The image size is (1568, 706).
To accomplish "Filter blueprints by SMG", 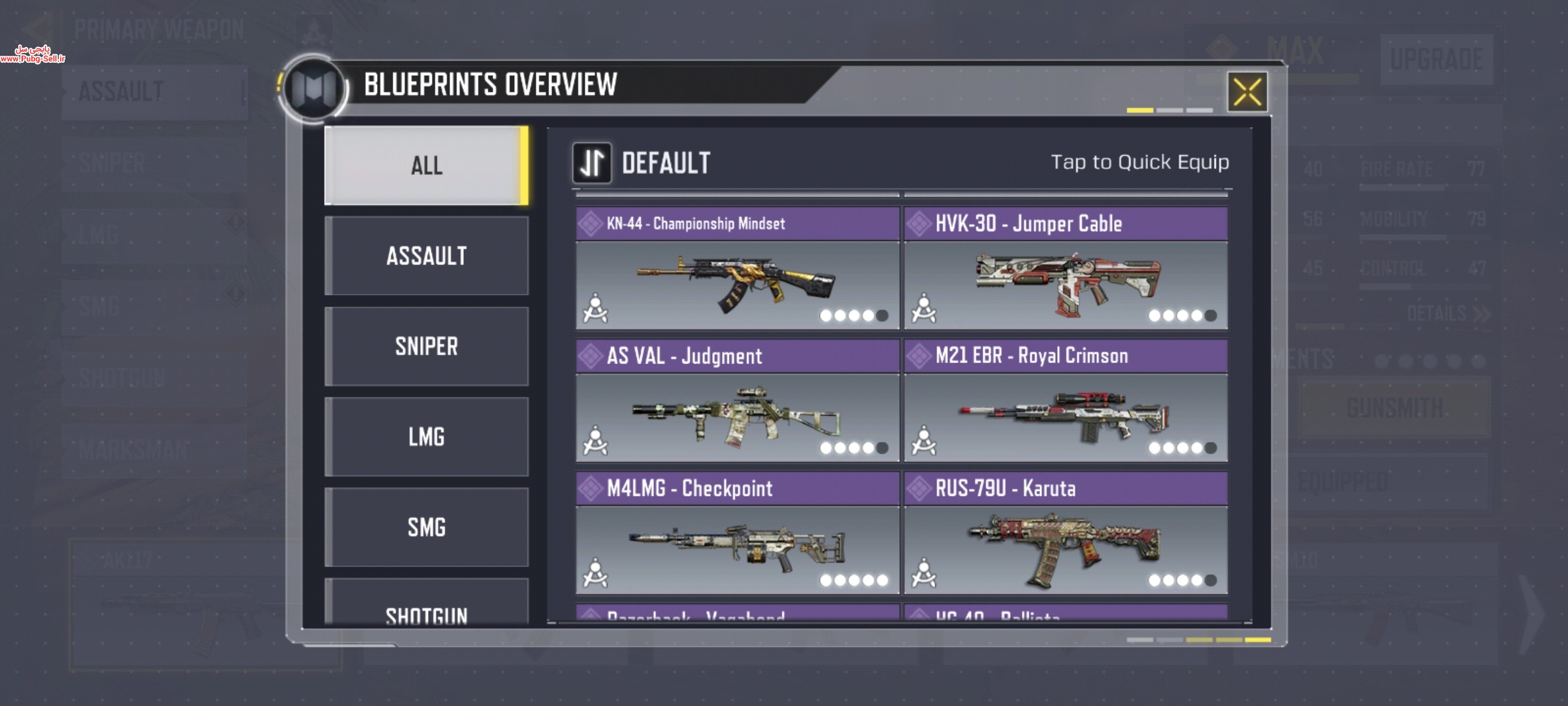I will [426, 527].
